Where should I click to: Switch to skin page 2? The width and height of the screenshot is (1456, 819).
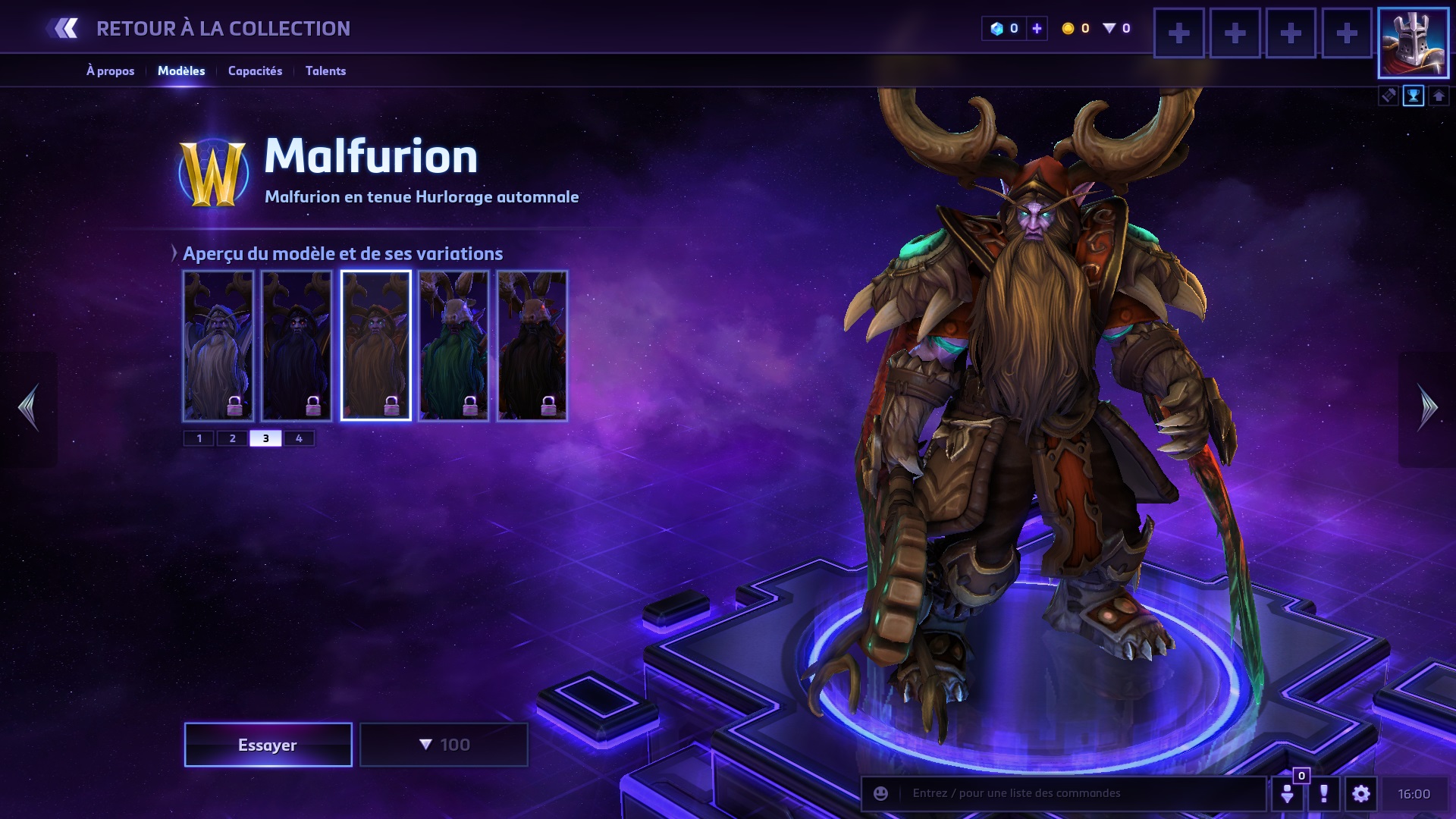click(233, 438)
